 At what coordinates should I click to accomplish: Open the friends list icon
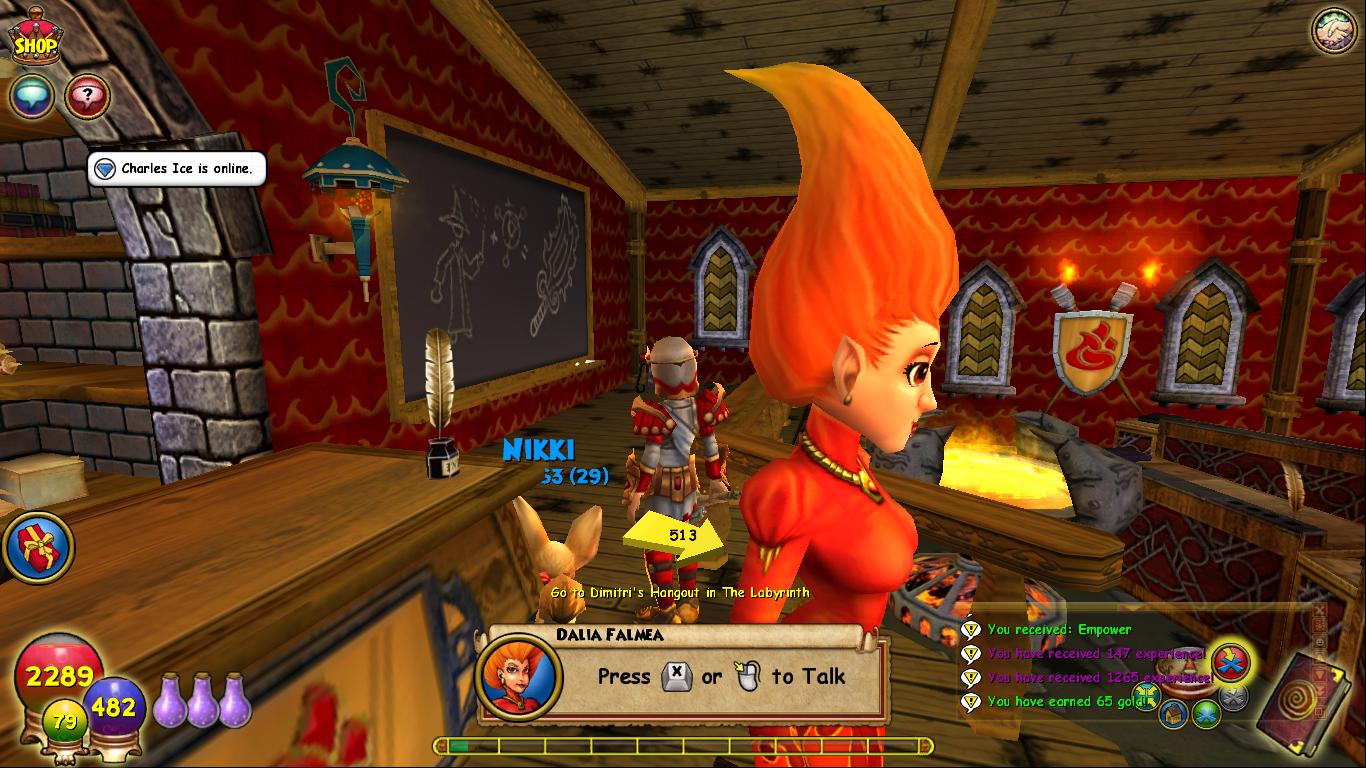tap(1333, 30)
